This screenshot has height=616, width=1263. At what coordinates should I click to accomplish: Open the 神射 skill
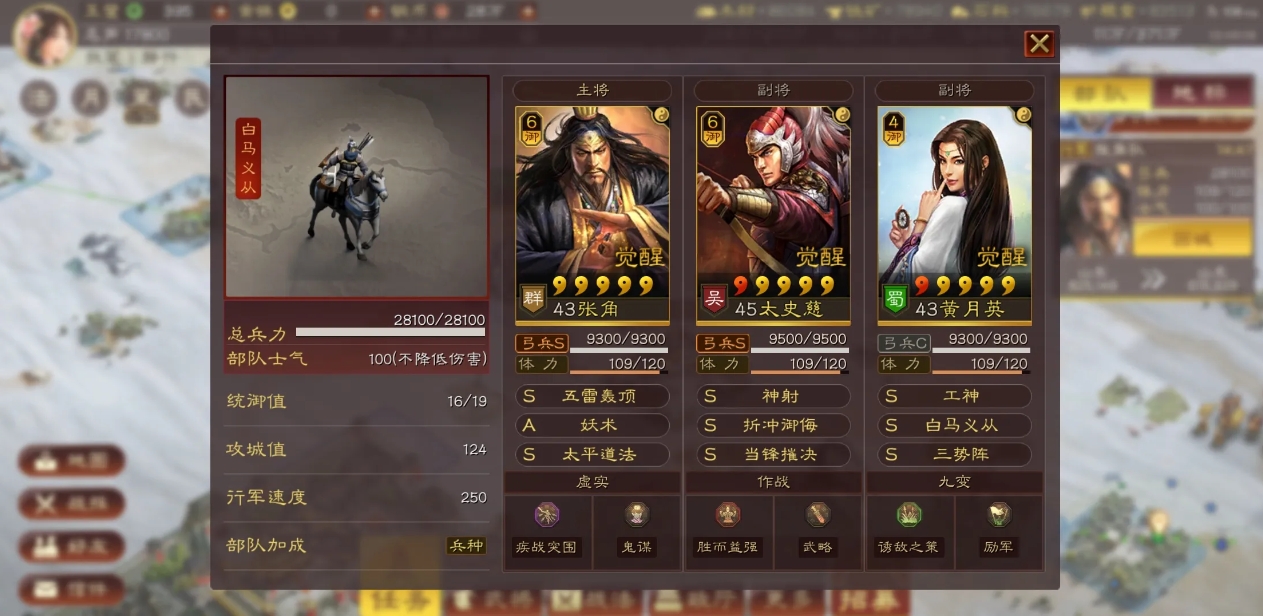[x=773, y=396]
